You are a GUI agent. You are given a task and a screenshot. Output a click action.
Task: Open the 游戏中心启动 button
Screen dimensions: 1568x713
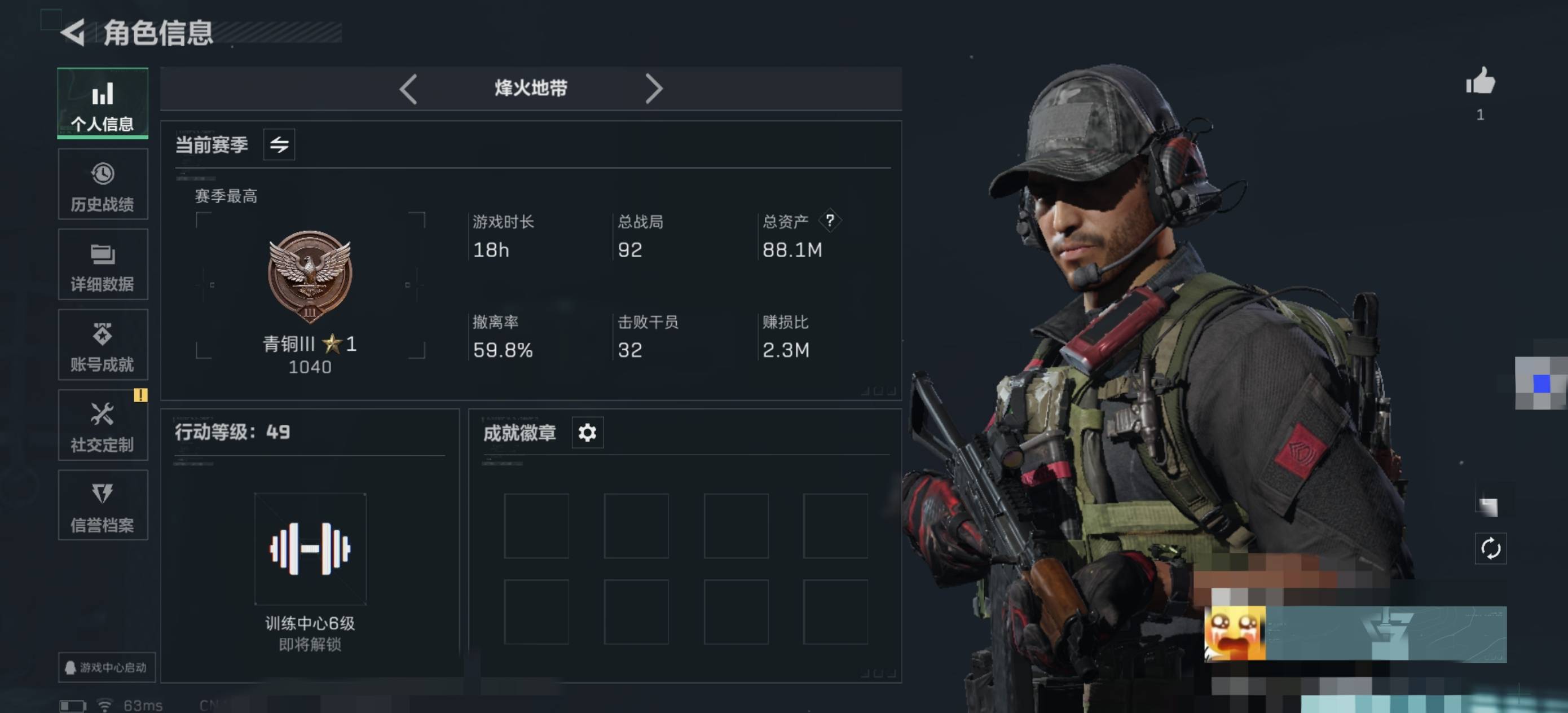(x=107, y=667)
